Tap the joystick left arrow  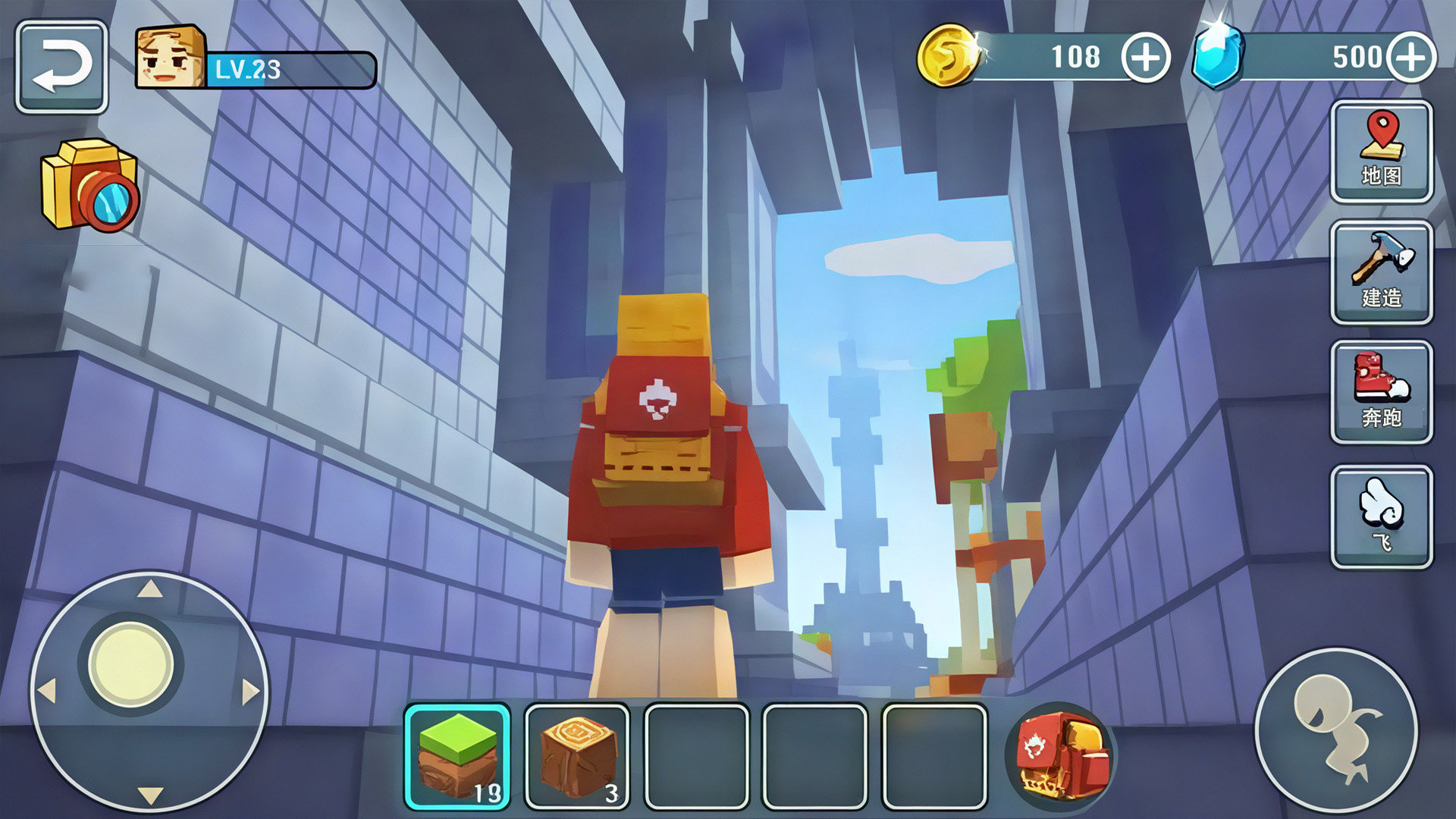(x=47, y=692)
